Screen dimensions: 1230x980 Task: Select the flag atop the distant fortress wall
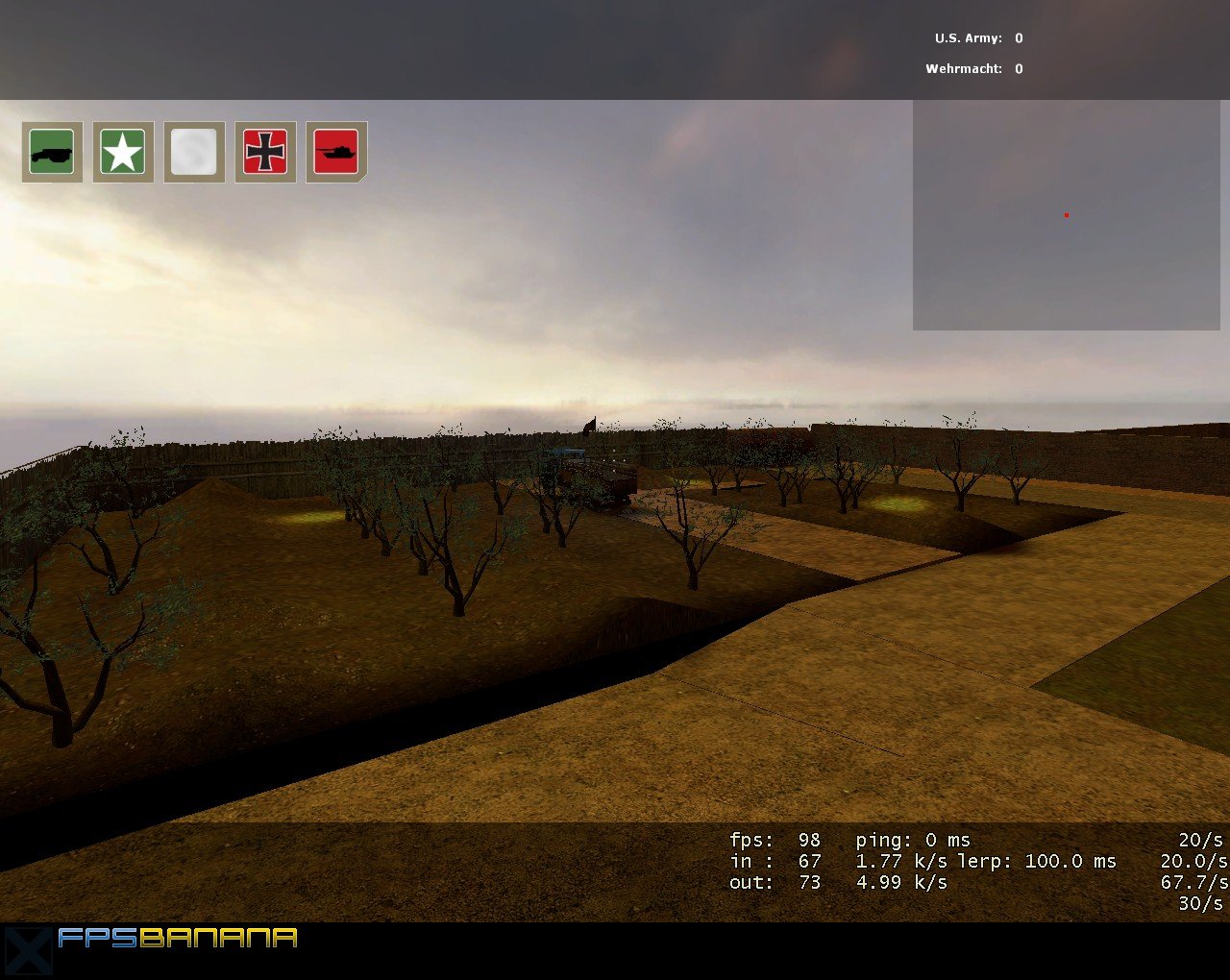(x=589, y=424)
